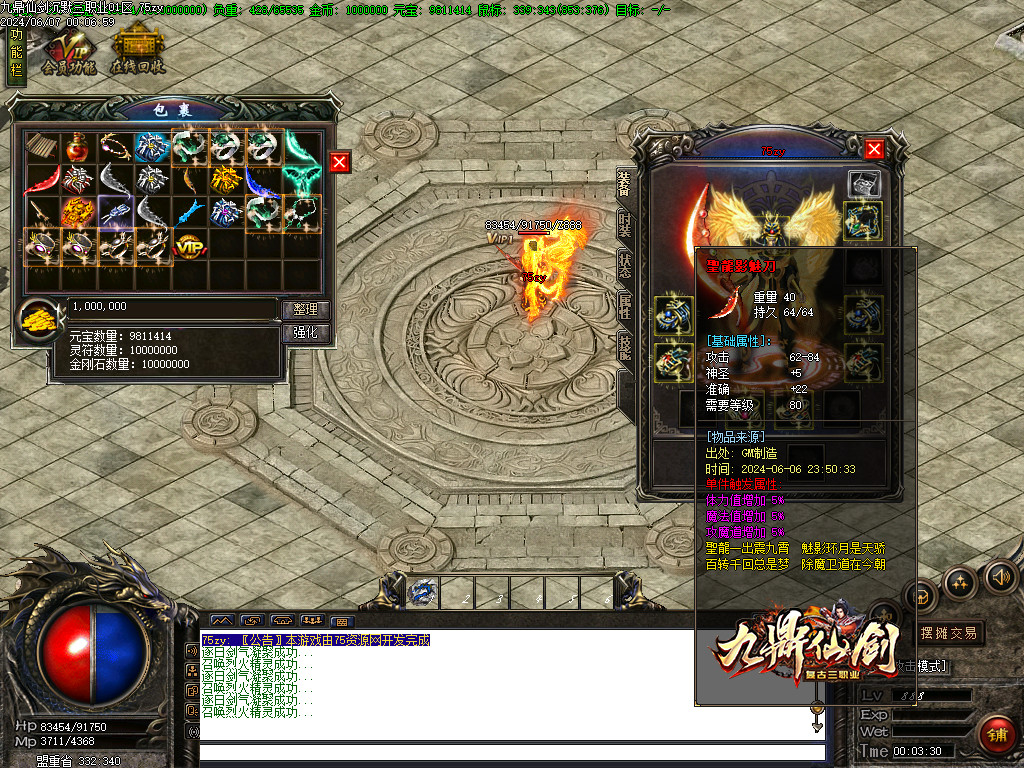The image size is (1024, 768).
Task: Toggle the sound speaker button
Action: [x=1000, y=577]
